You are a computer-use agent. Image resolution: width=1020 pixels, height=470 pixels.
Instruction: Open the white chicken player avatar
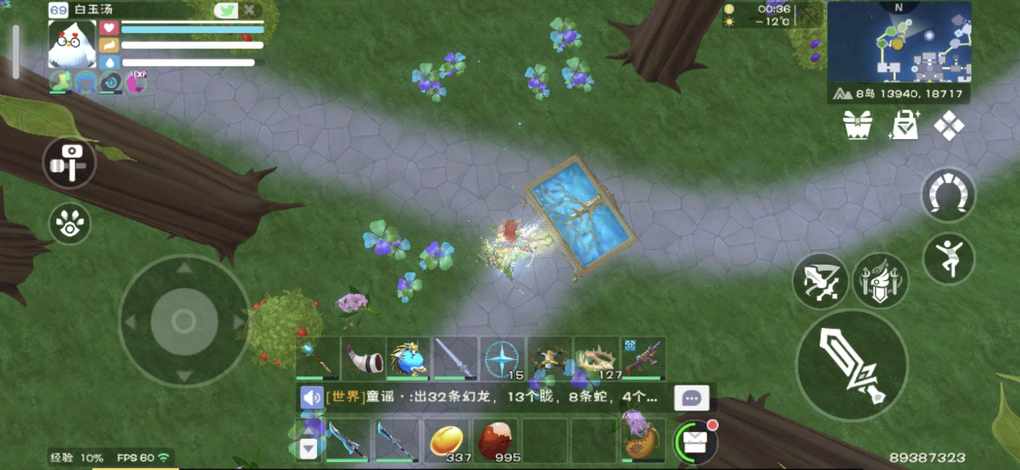pyautogui.click(x=71, y=45)
